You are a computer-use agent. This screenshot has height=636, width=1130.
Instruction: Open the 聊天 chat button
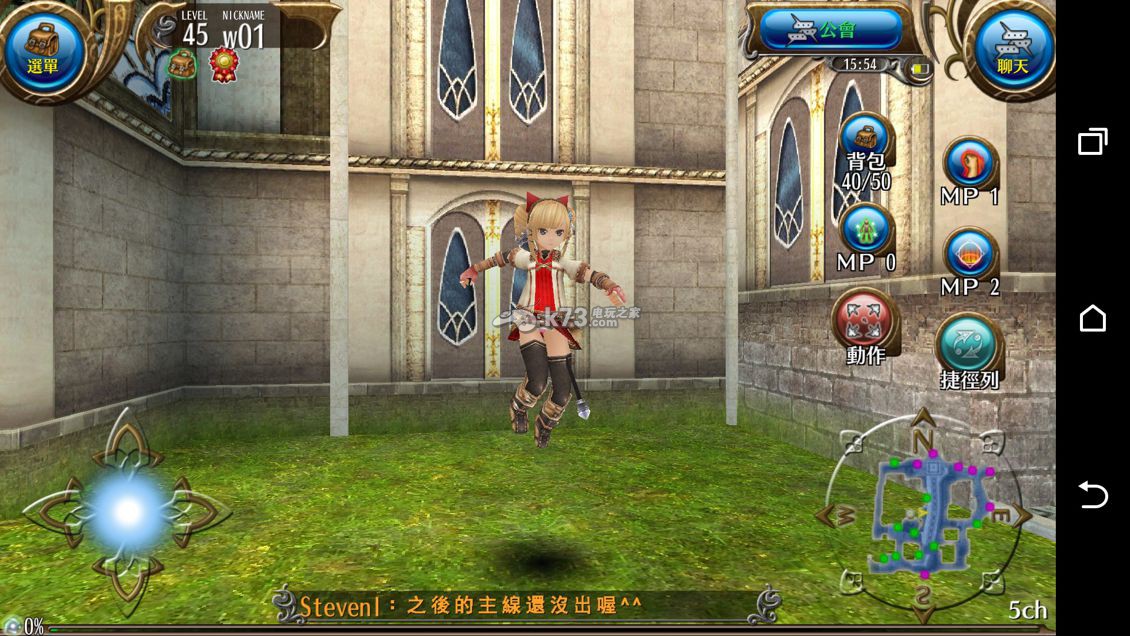(x=1012, y=50)
